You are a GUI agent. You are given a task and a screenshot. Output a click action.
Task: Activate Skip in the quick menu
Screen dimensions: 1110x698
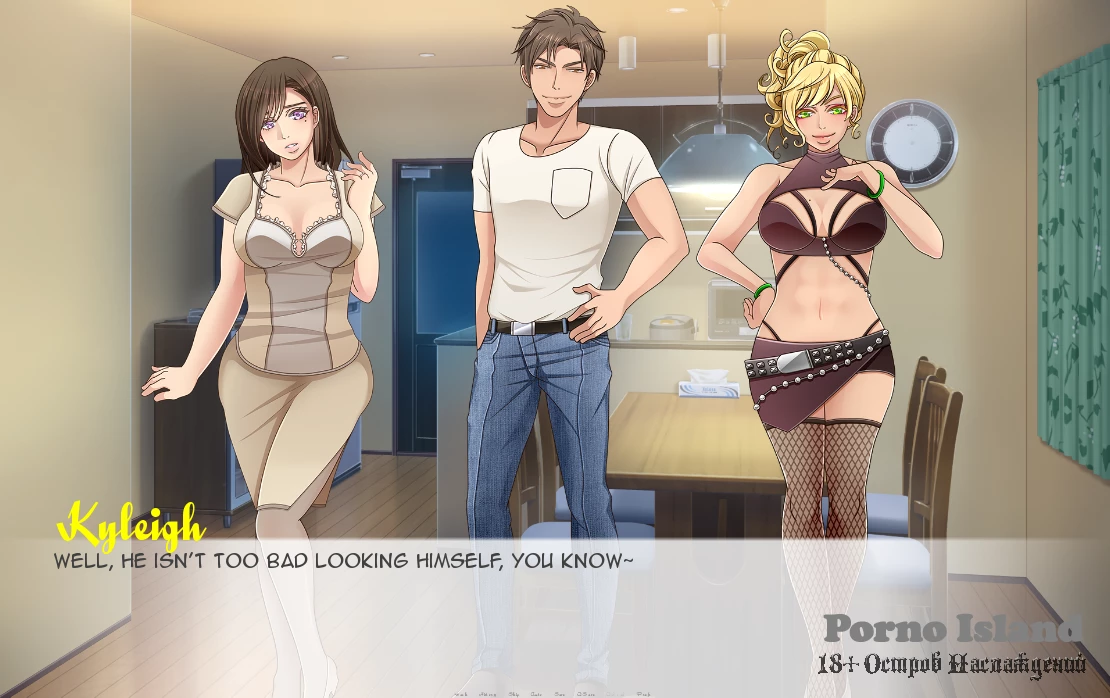514,694
